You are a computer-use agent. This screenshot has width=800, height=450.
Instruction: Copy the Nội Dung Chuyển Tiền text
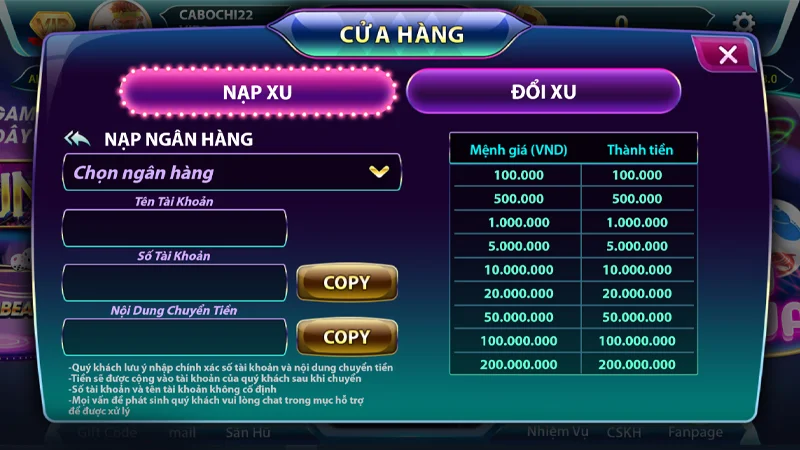pyautogui.click(x=346, y=337)
